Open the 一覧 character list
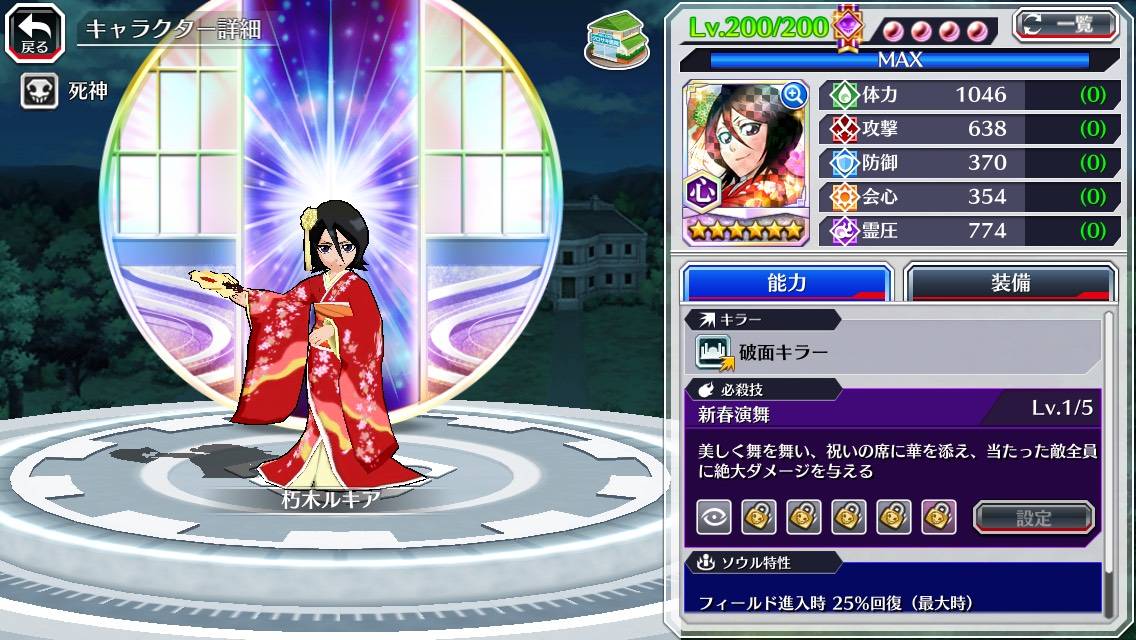 [x=1065, y=24]
